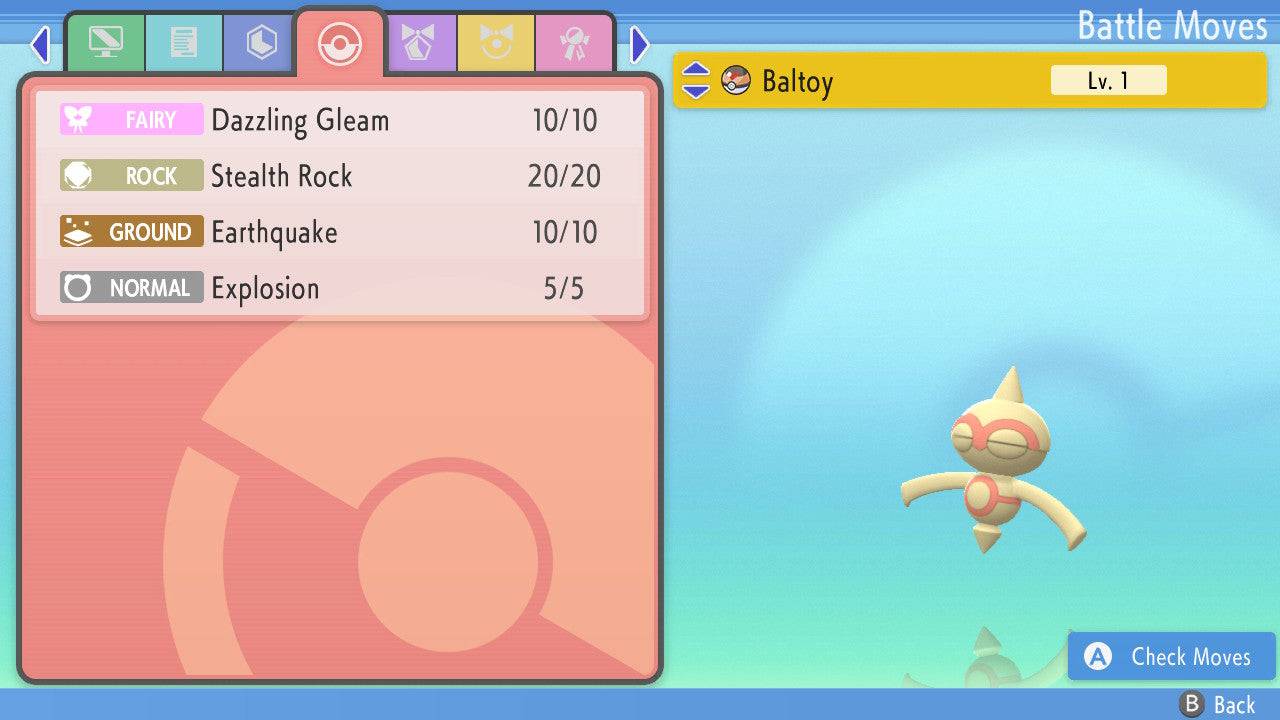Switch to the purple bow contest moves tab
Screen dimensions: 1280x720
pyautogui.click(x=418, y=43)
